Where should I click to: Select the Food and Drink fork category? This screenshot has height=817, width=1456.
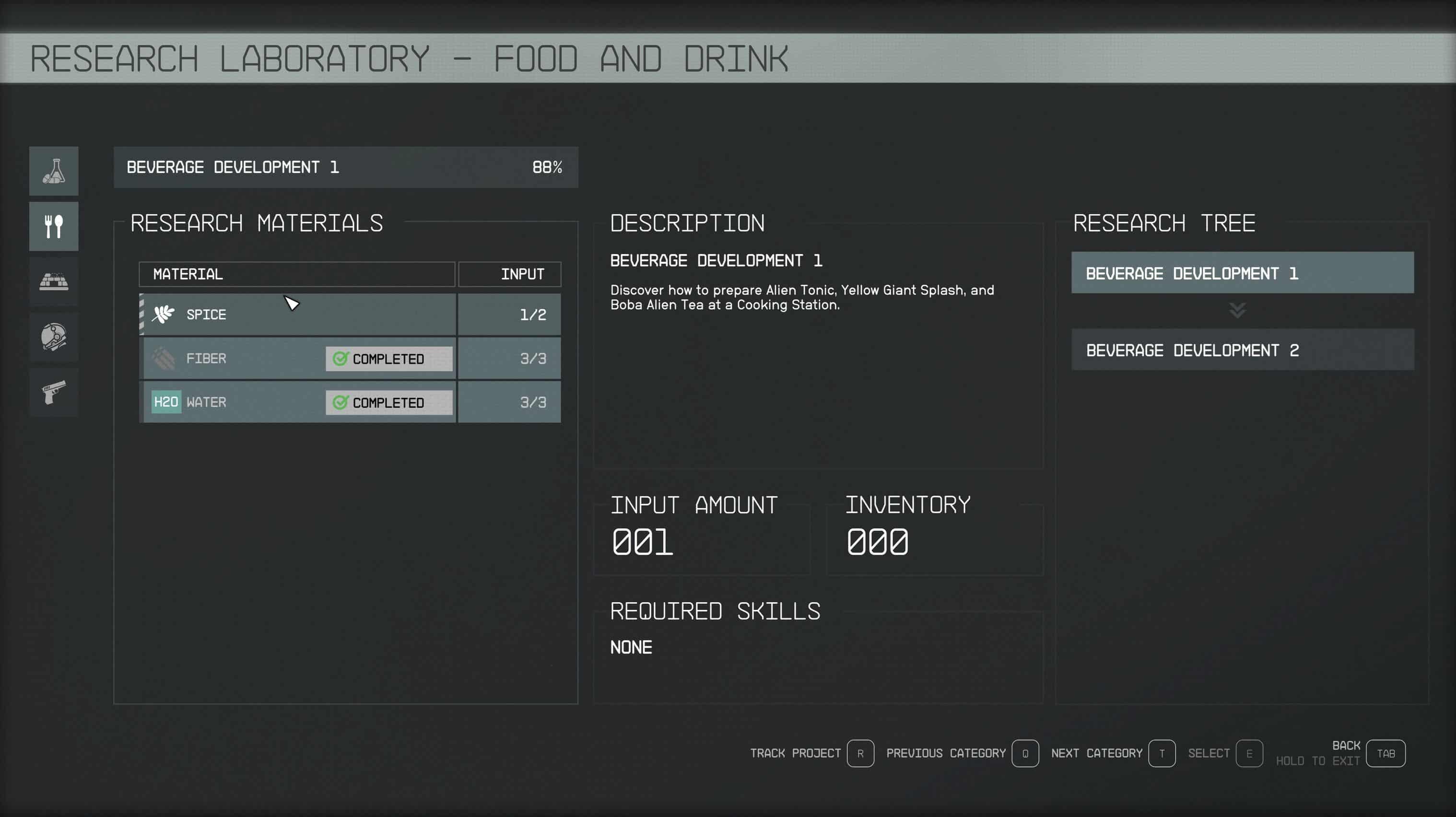coord(54,226)
